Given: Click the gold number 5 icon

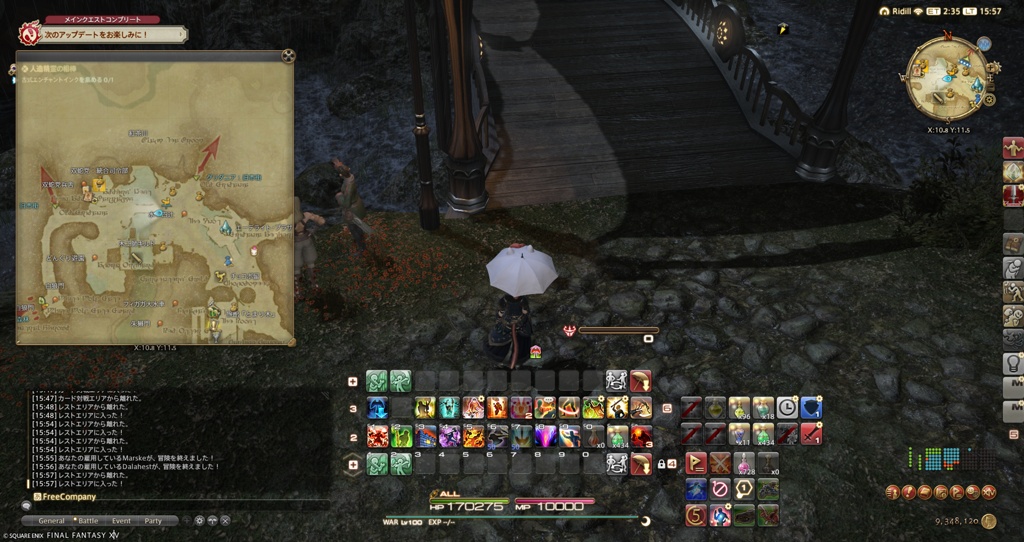Looking at the screenshot, I should (x=695, y=515).
